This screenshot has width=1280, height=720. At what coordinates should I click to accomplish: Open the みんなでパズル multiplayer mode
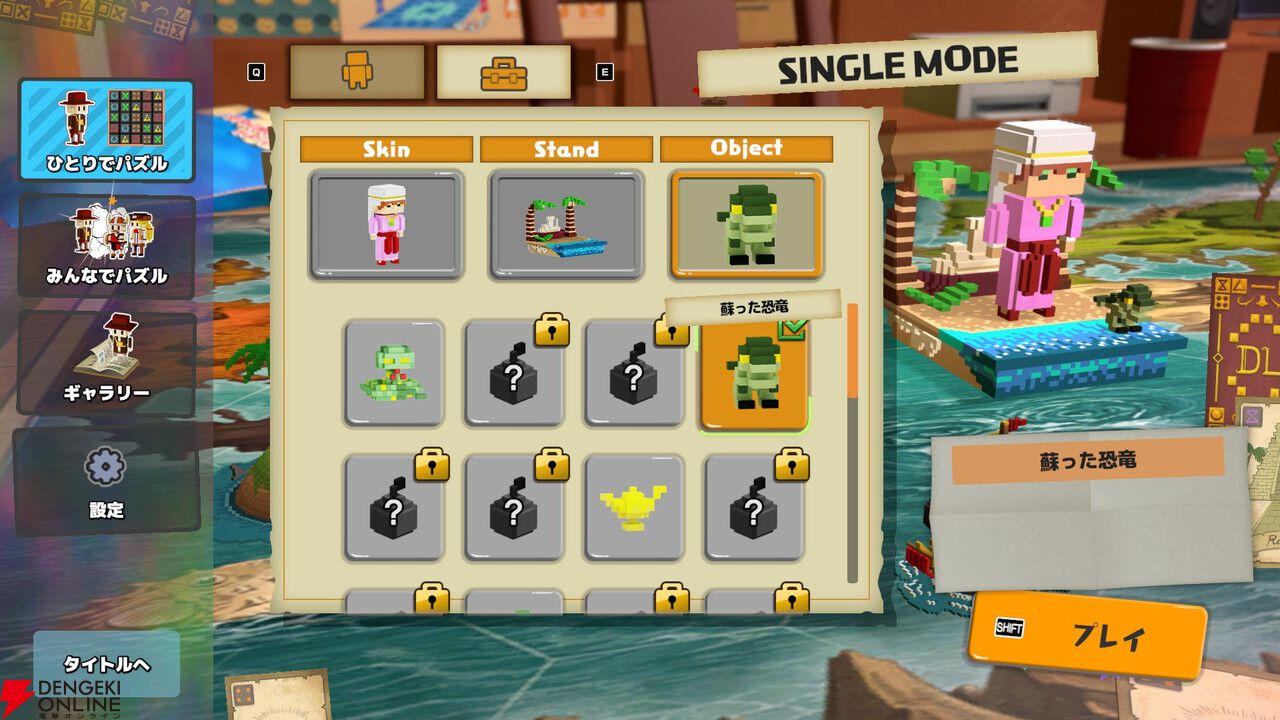click(106, 246)
